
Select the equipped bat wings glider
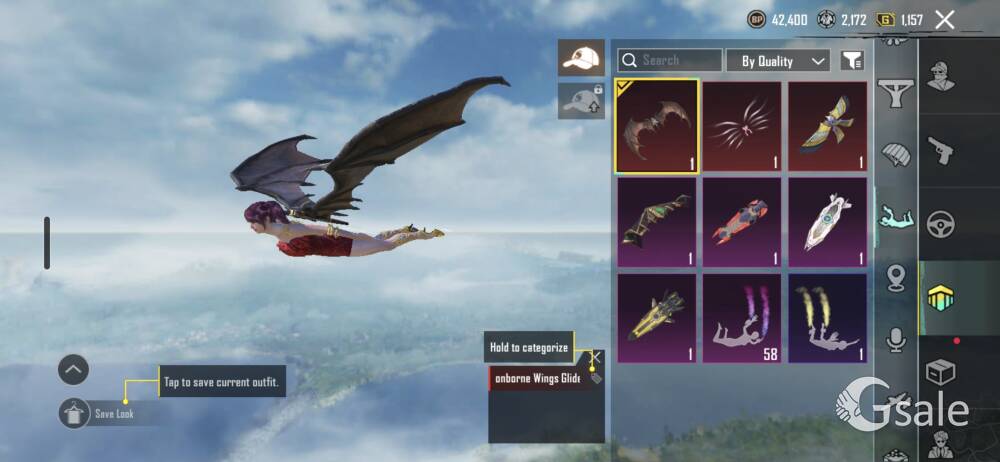(657, 125)
